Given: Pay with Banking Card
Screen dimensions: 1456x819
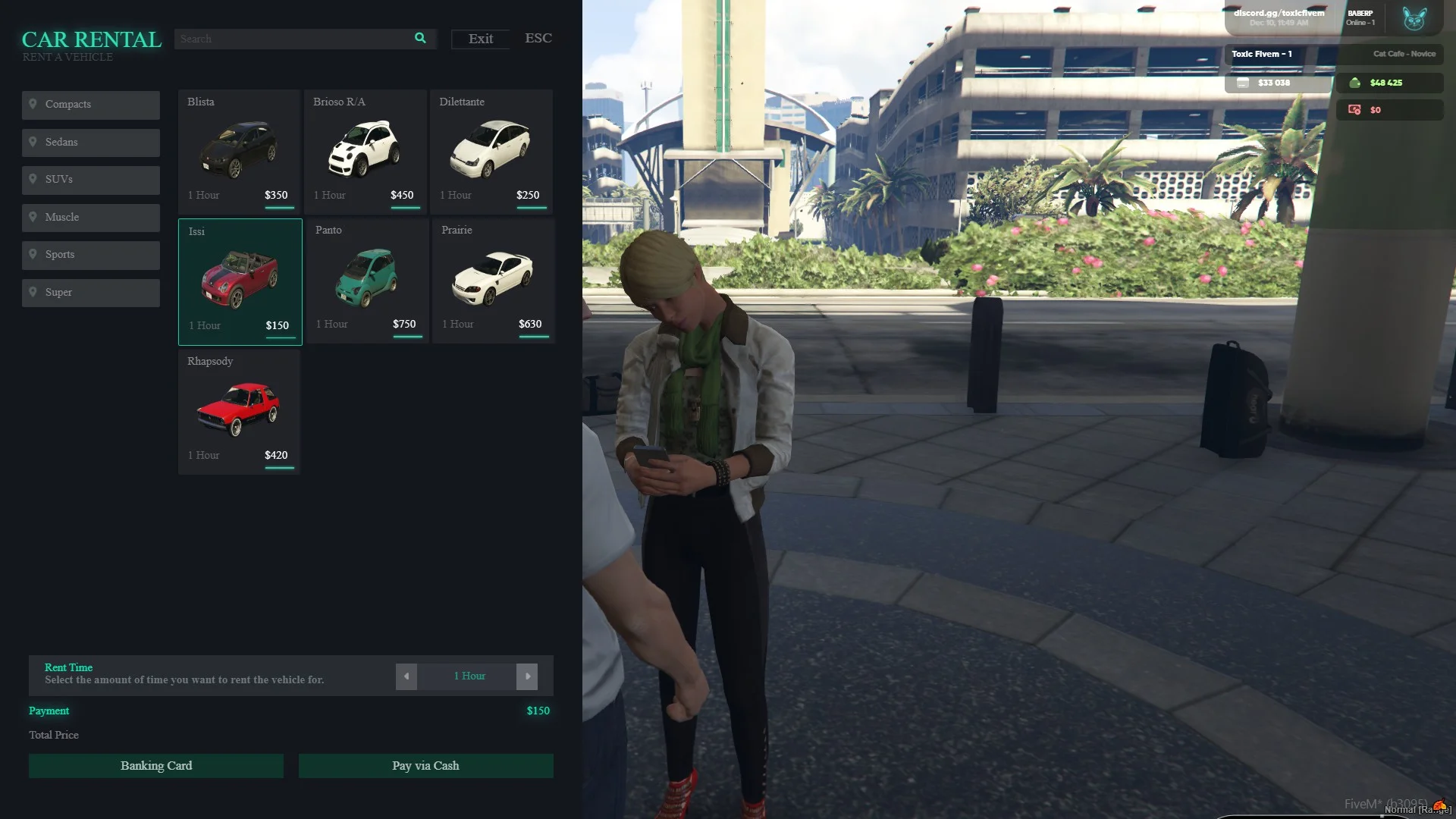Looking at the screenshot, I should pyautogui.click(x=156, y=766).
